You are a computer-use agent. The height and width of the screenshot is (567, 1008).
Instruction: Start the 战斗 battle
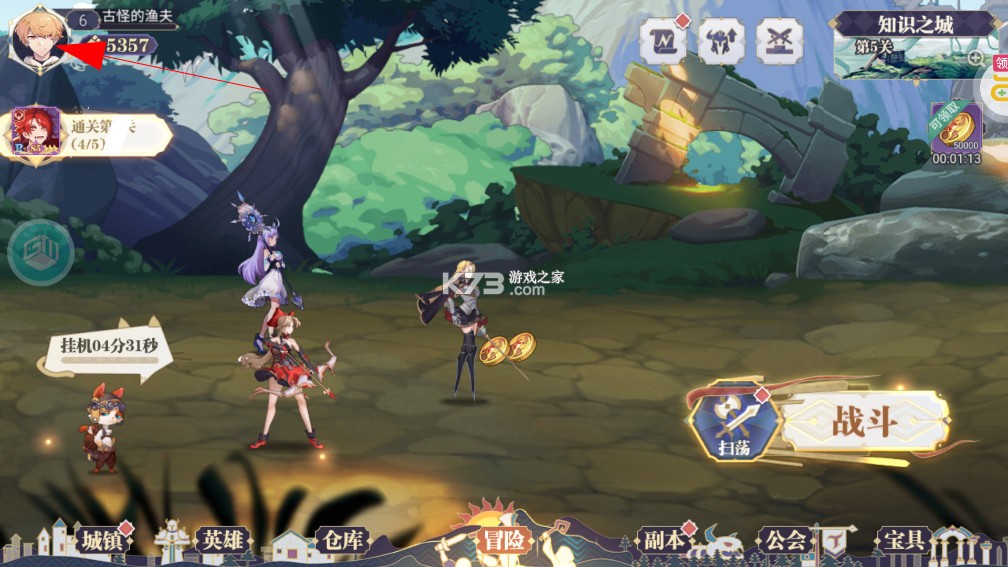[x=865, y=421]
